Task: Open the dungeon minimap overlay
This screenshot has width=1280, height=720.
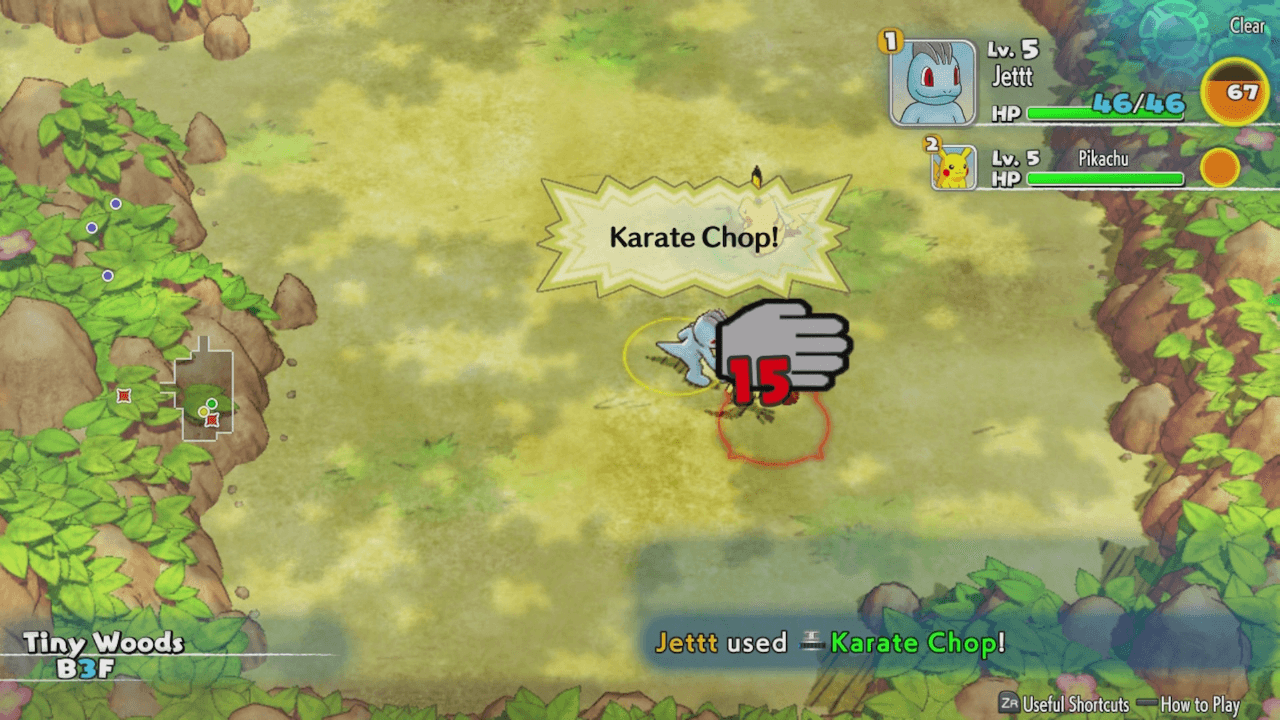Action: pos(207,390)
